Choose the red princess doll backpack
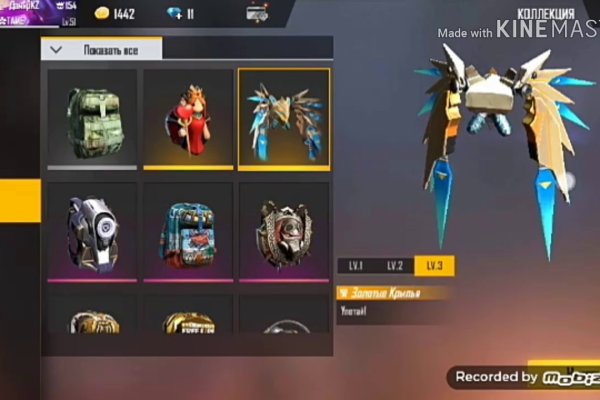The height and width of the screenshot is (400, 600). (x=188, y=118)
